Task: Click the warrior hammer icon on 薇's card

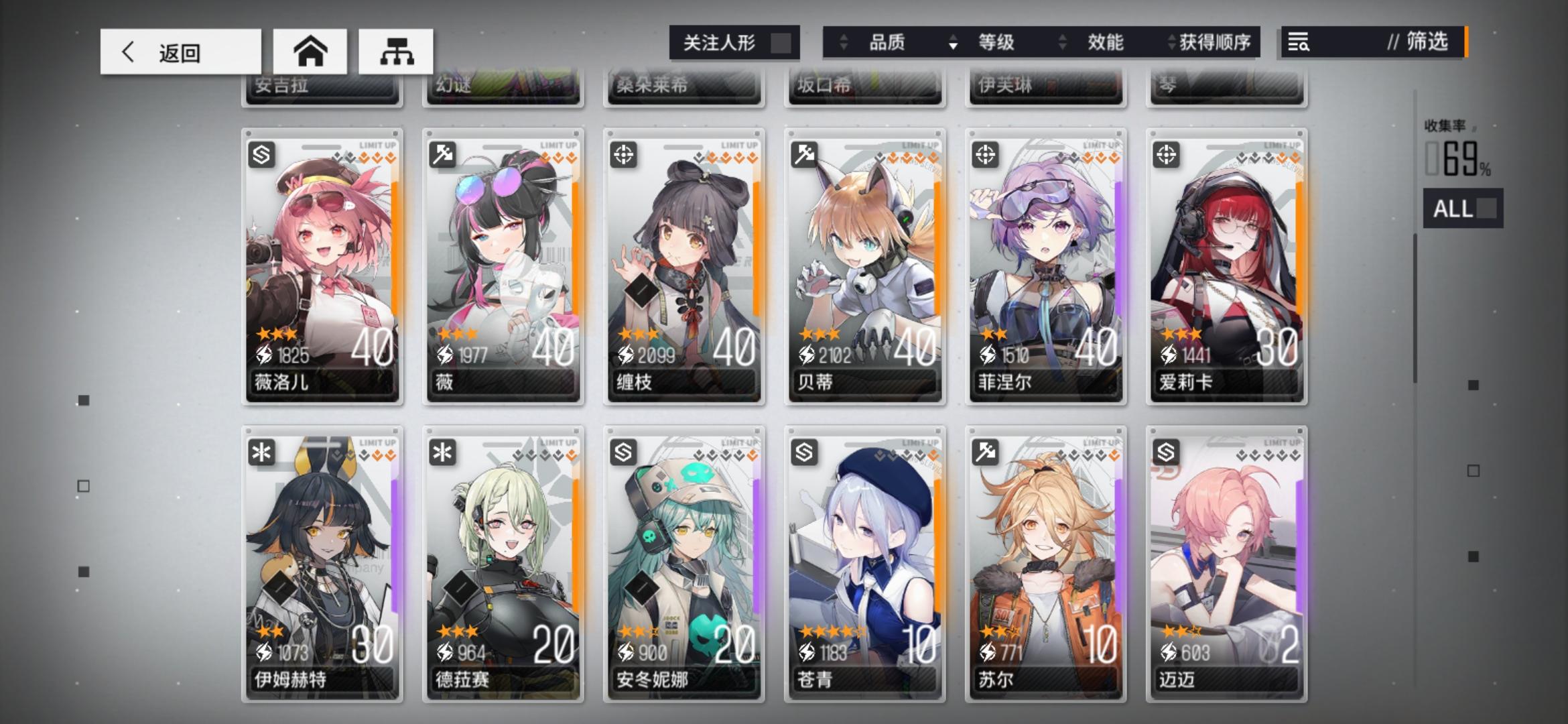Action: click(x=443, y=156)
